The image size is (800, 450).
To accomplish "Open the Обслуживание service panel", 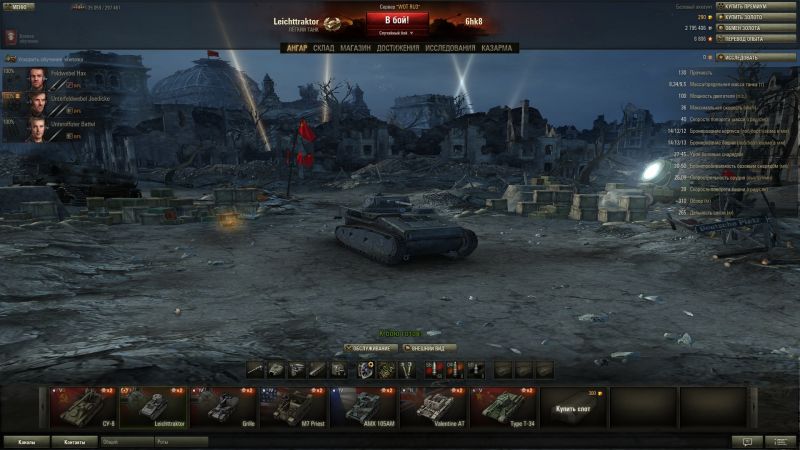I will click(x=370, y=348).
